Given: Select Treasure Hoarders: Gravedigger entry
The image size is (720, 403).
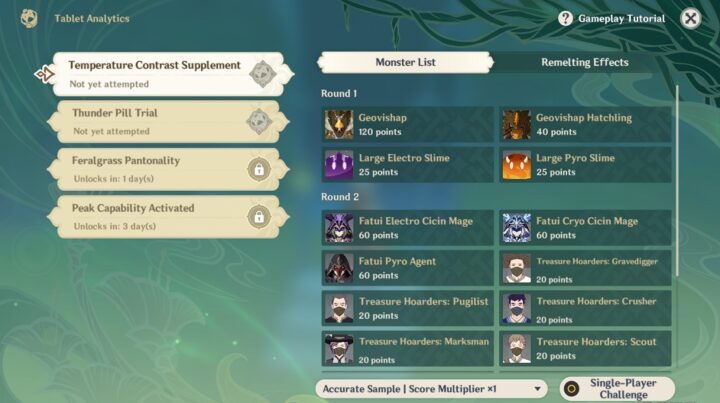Looking at the screenshot, I should point(586,268).
